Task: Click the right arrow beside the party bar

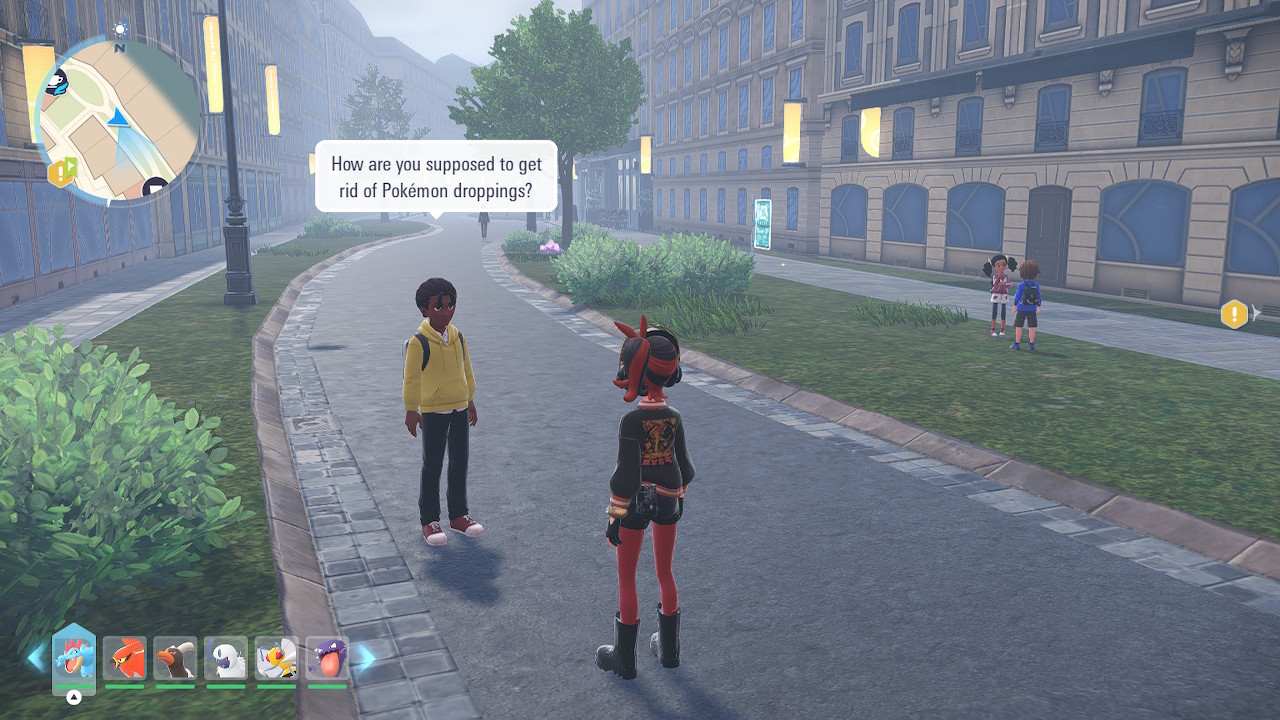Action: point(366,657)
